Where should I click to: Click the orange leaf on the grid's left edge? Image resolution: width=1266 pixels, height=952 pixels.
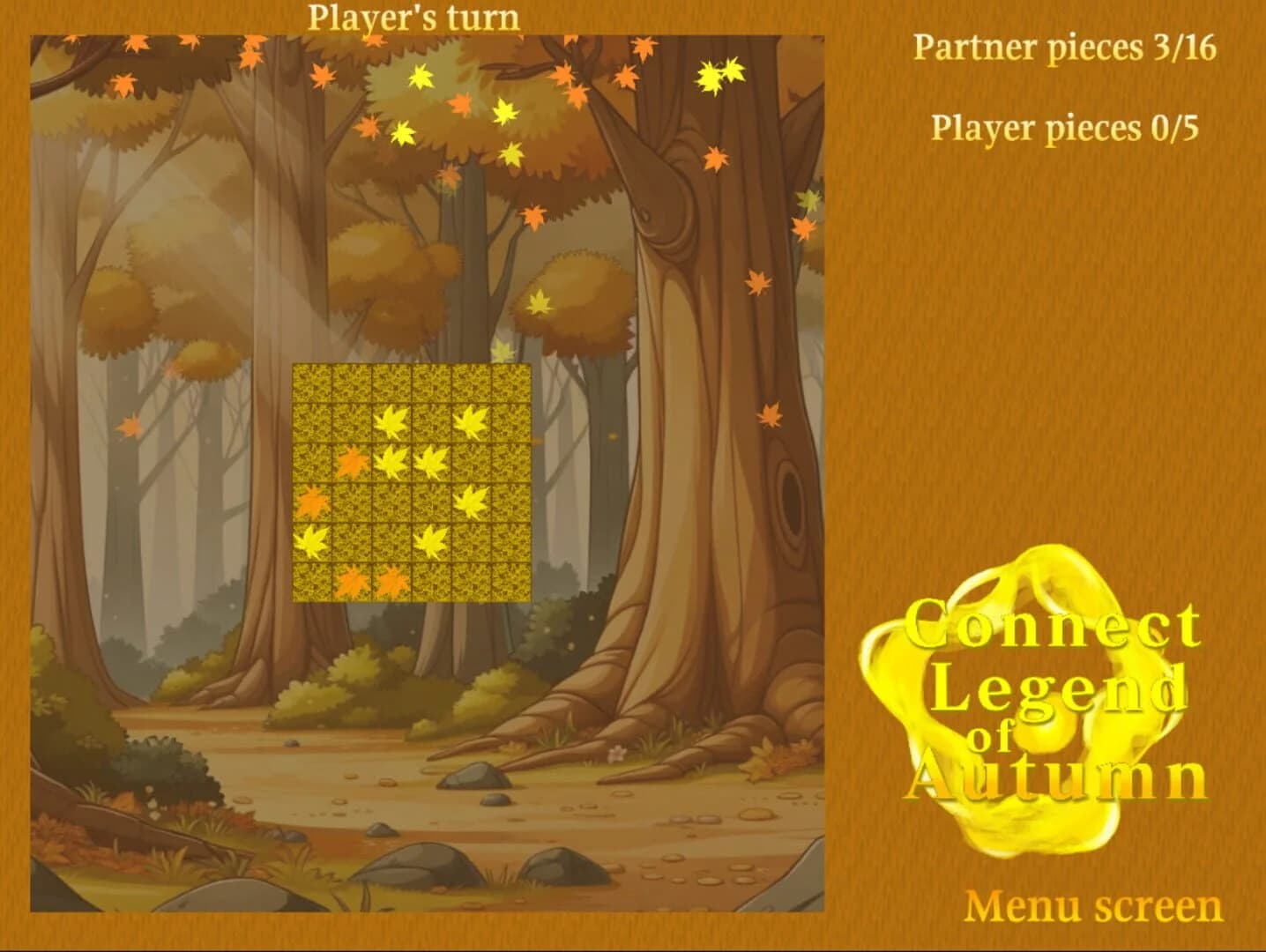pyautogui.click(x=313, y=503)
